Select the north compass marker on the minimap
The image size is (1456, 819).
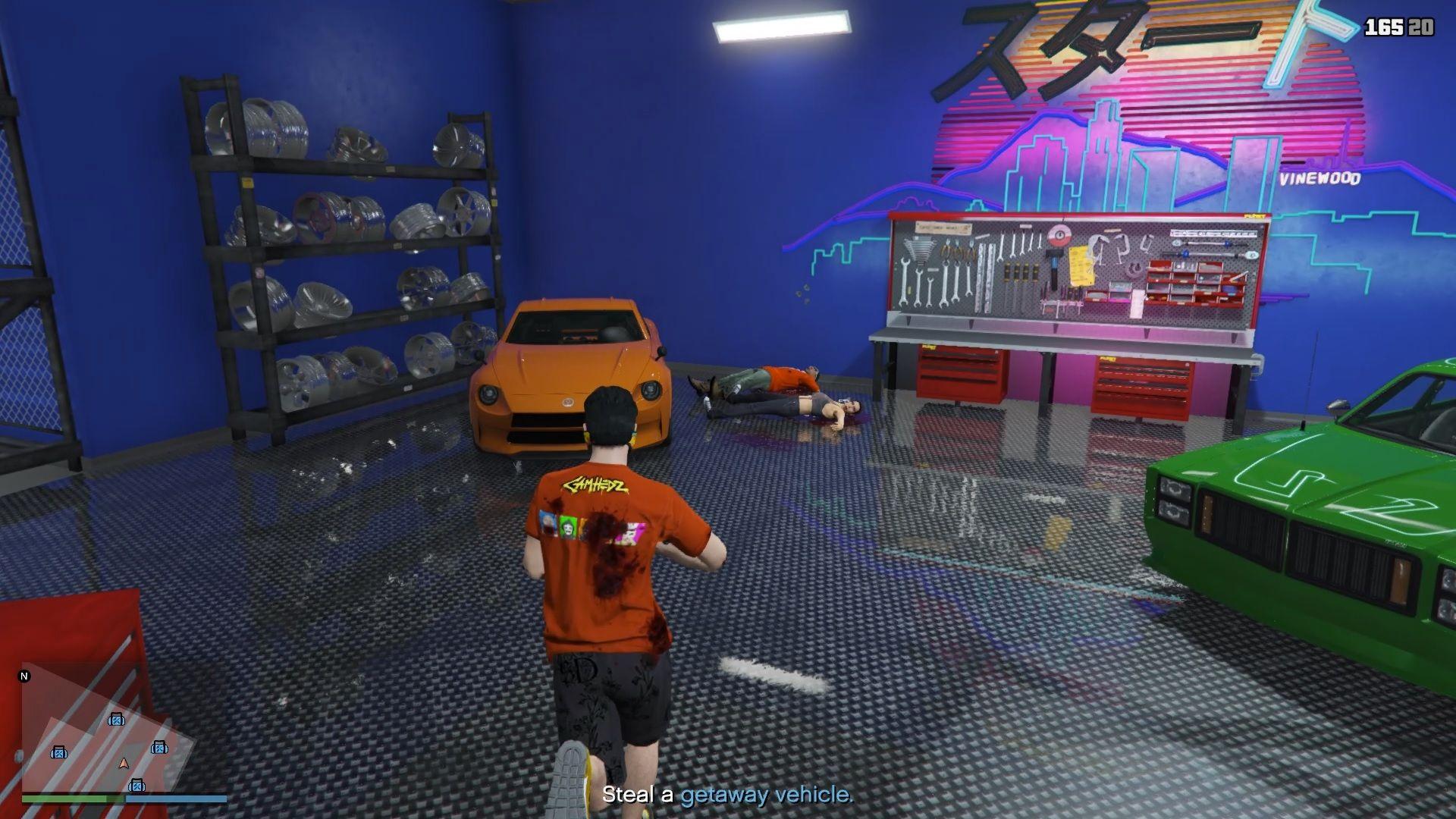[25, 676]
